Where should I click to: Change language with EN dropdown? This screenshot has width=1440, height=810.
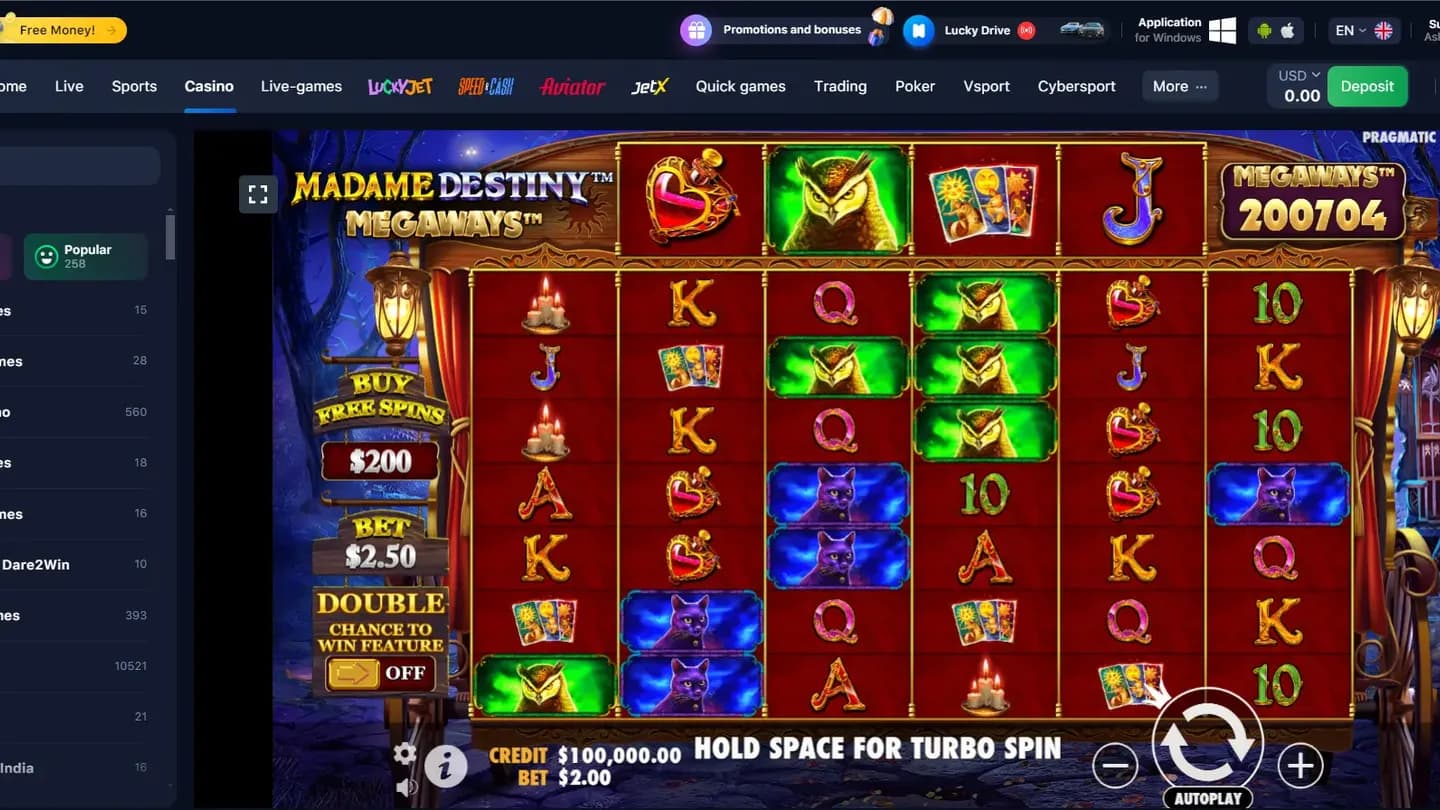click(1363, 30)
